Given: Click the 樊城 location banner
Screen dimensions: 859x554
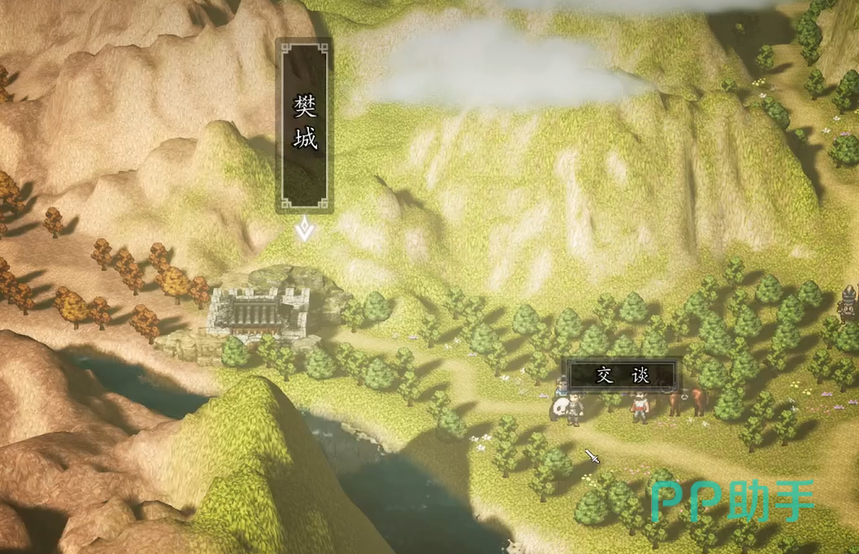Looking at the screenshot, I should pos(305,125).
